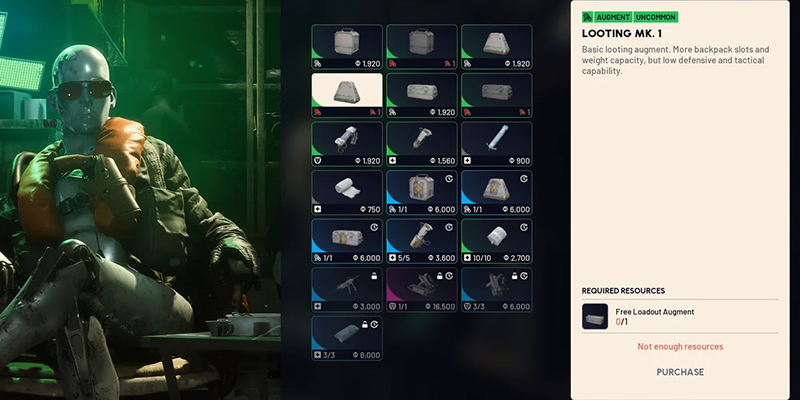This screenshot has height=400, width=800.
Task: Click the PURCHASE button
Action: point(680,372)
